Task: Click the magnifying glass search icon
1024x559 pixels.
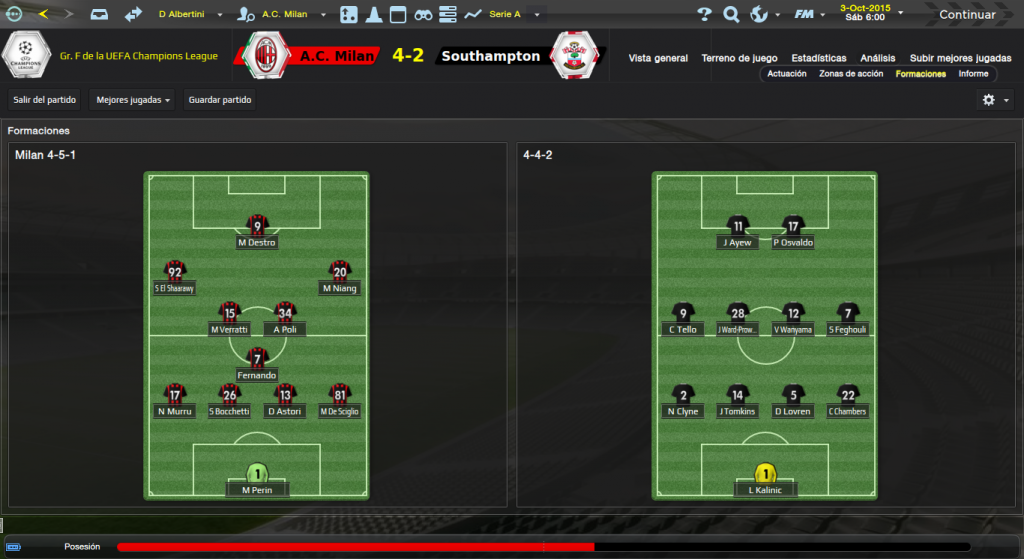Action: (x=731, y=15)
